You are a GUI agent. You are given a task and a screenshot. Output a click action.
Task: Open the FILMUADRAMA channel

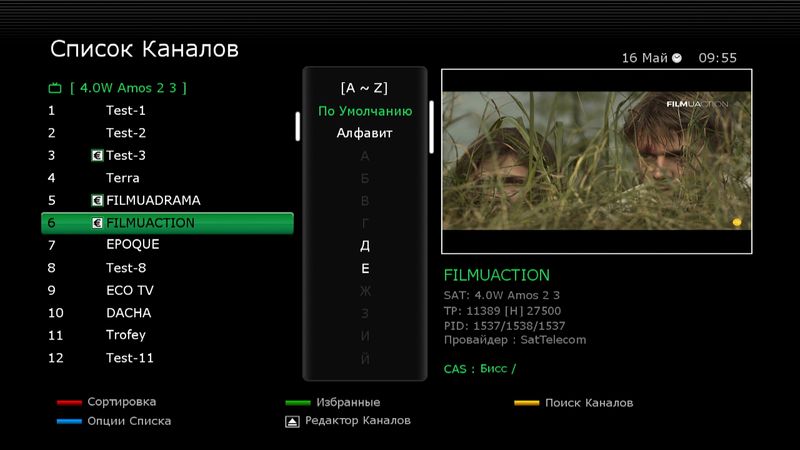(153, 200)
